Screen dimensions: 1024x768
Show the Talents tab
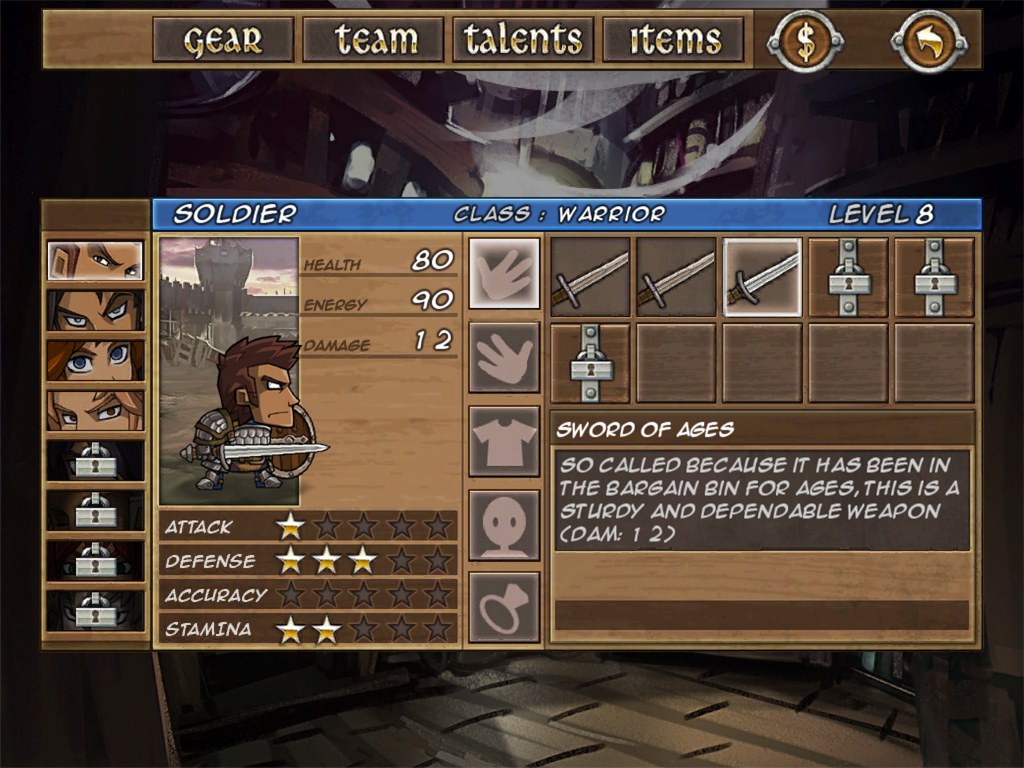[x=523, y=40]
